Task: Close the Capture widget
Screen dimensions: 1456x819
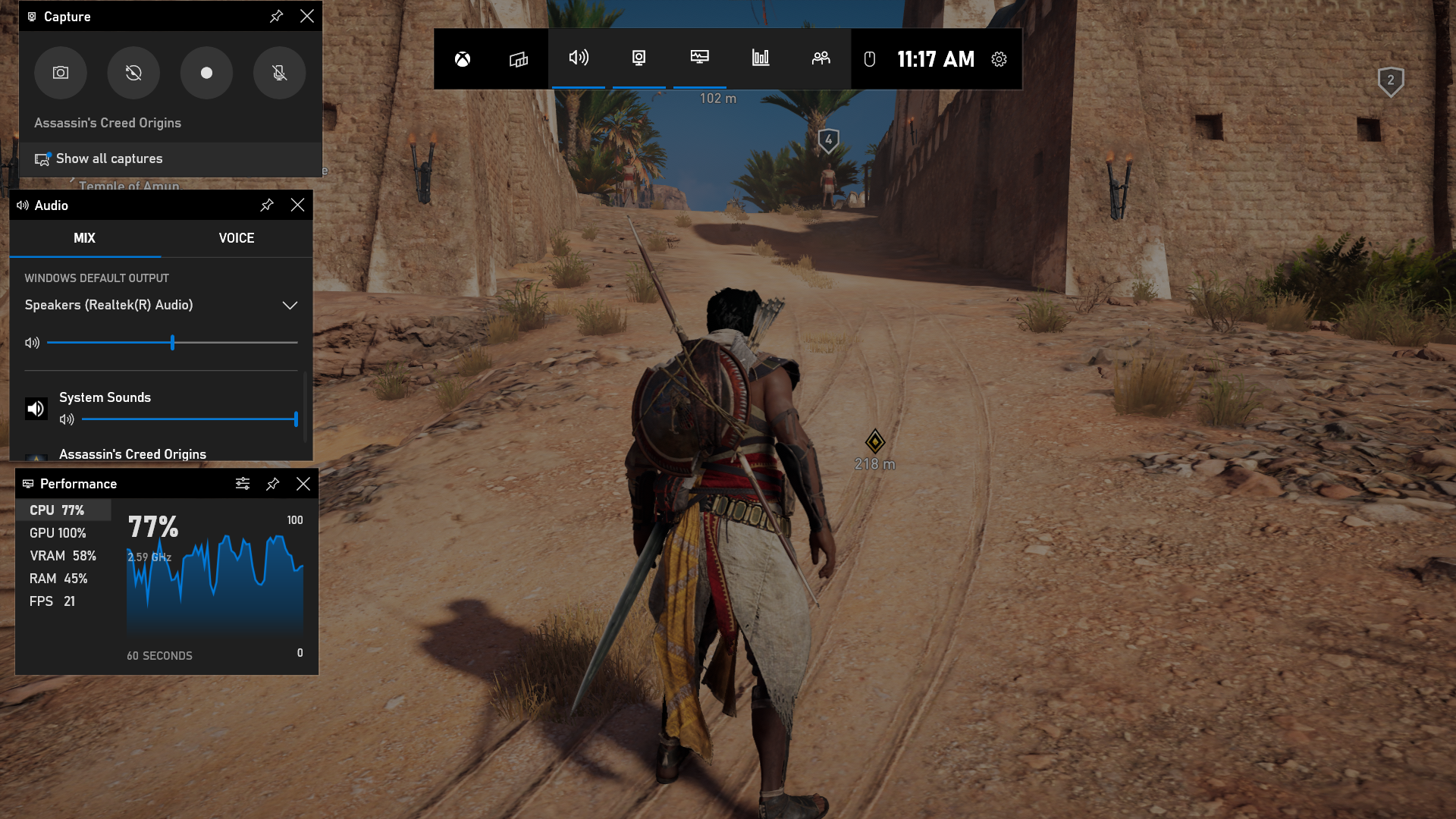Action: pos(307,16)
